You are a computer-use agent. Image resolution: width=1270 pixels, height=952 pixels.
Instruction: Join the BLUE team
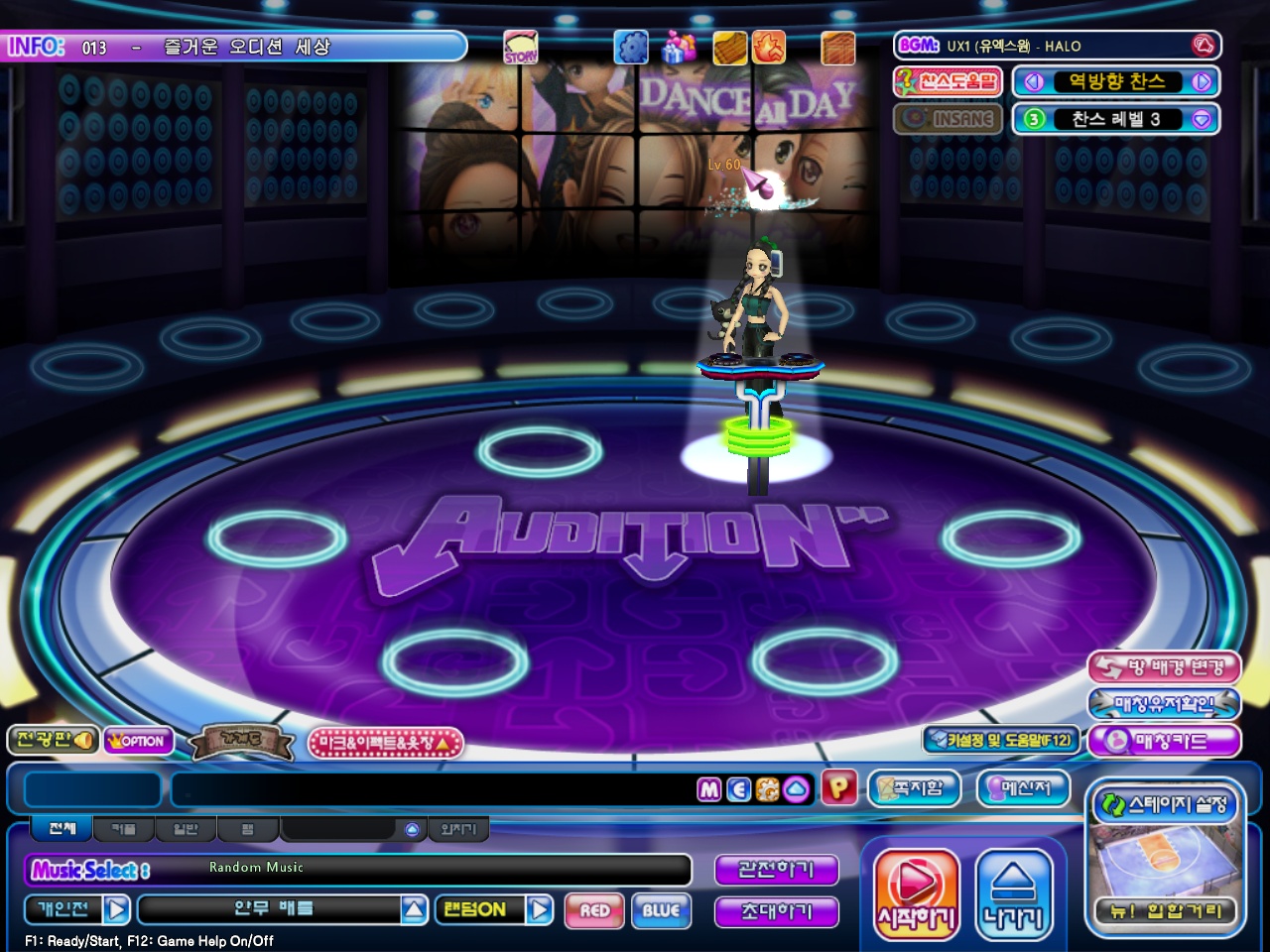tap(660, 910)
